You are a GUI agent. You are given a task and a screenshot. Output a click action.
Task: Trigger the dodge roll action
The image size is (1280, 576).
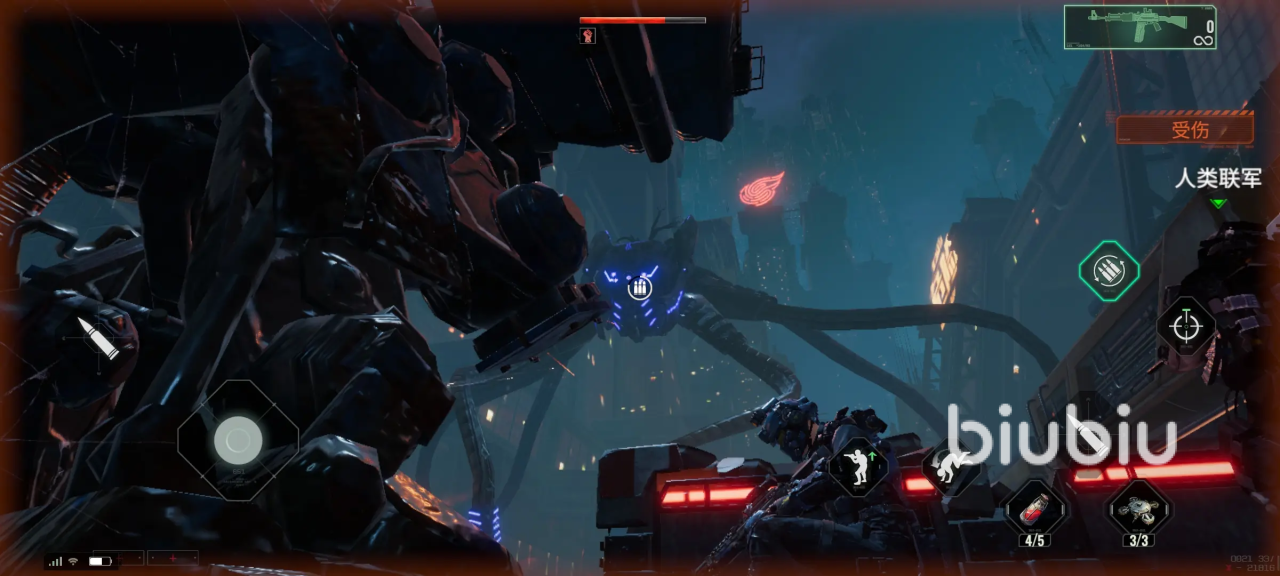[x=949, y=466]
